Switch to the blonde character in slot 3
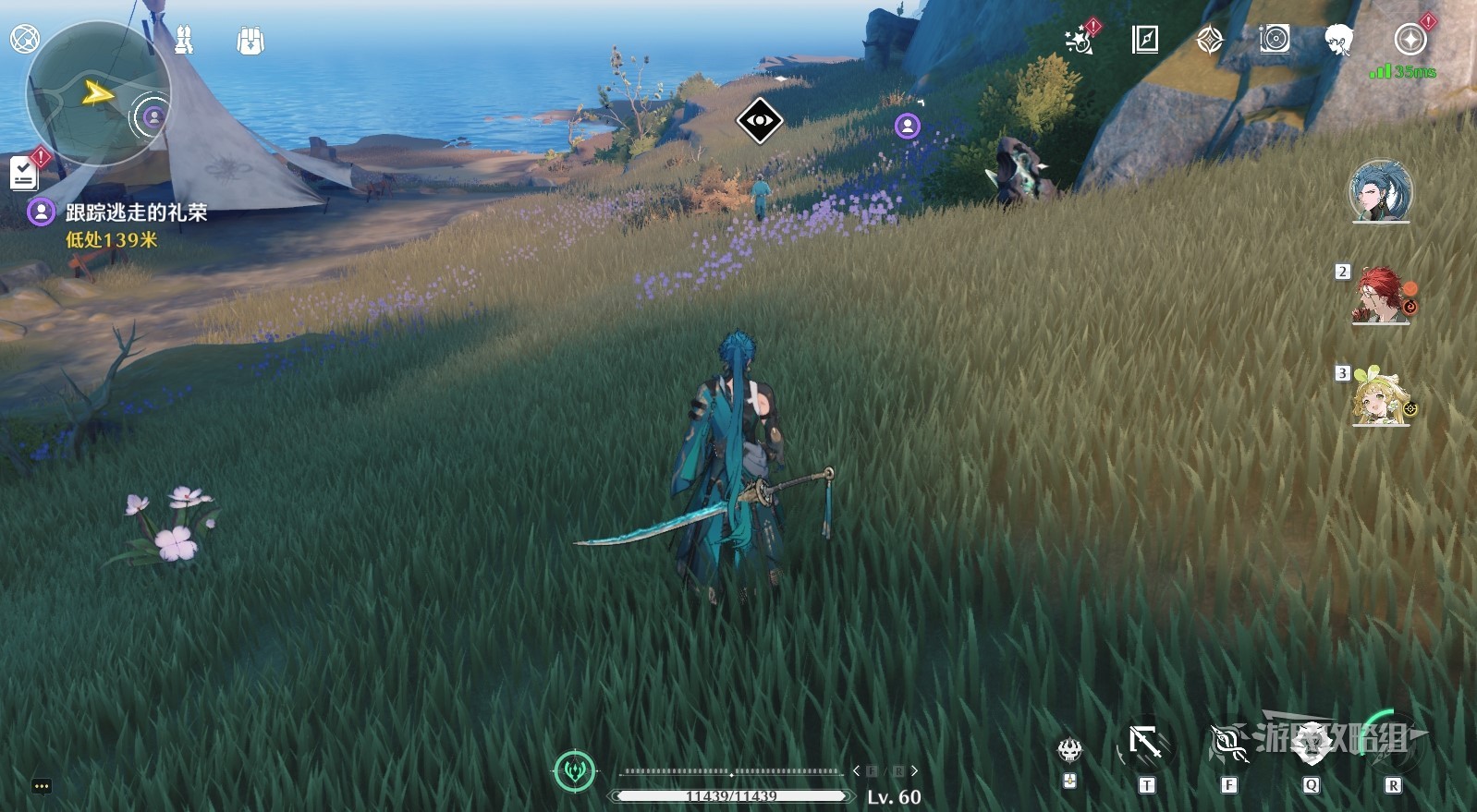This screenshot has height=812, width=1477. (1379, 398)
